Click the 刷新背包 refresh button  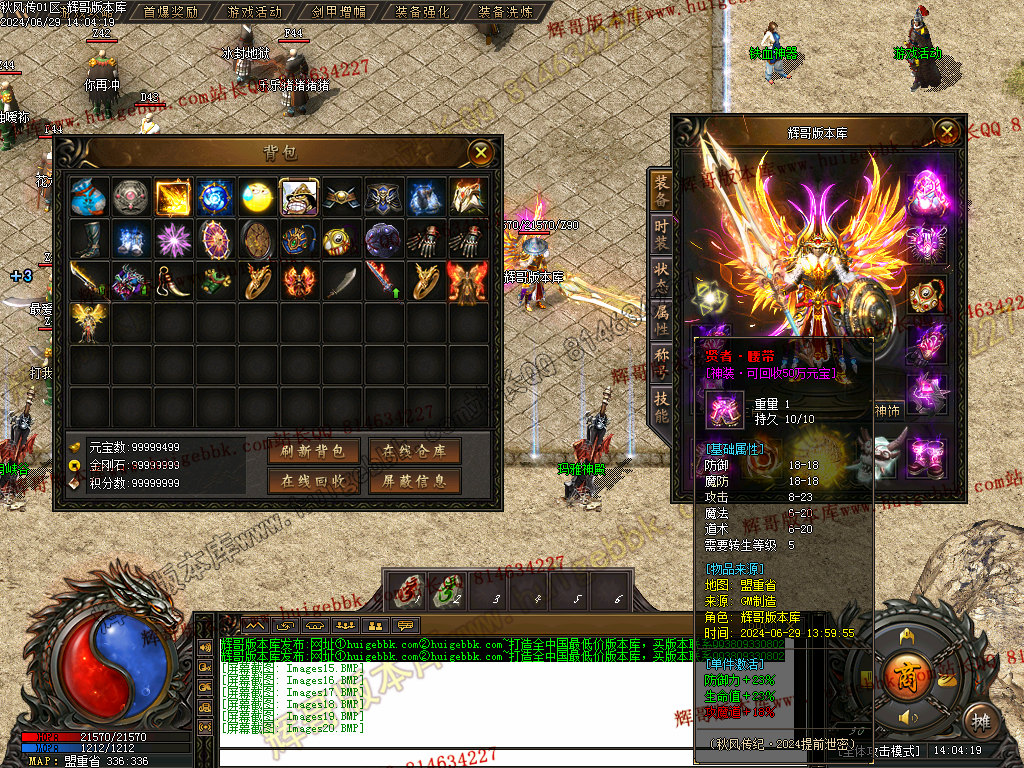click(x=313, y=452)
